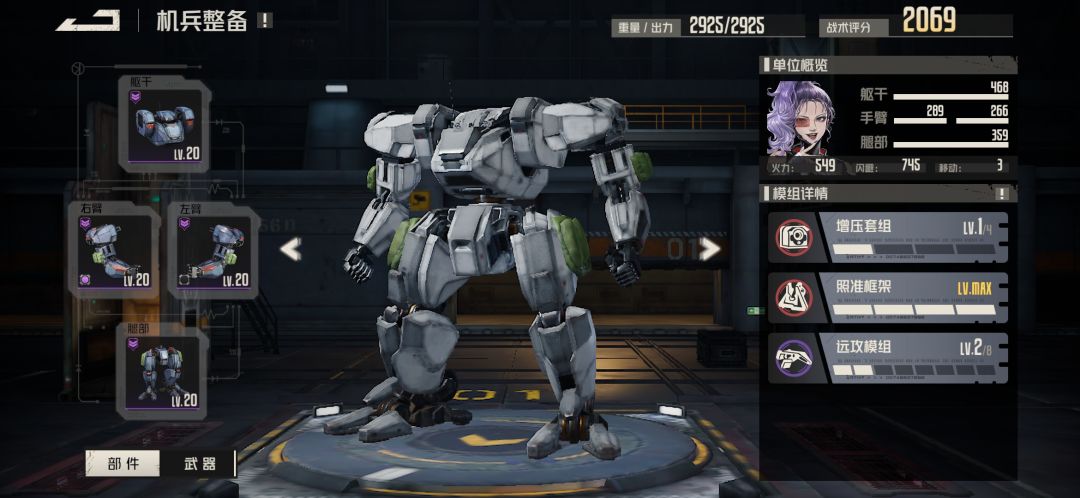Switch to the 武器 weapons tab
Viewport: 1080px width, 498px height.
click(x=200, y=463)
